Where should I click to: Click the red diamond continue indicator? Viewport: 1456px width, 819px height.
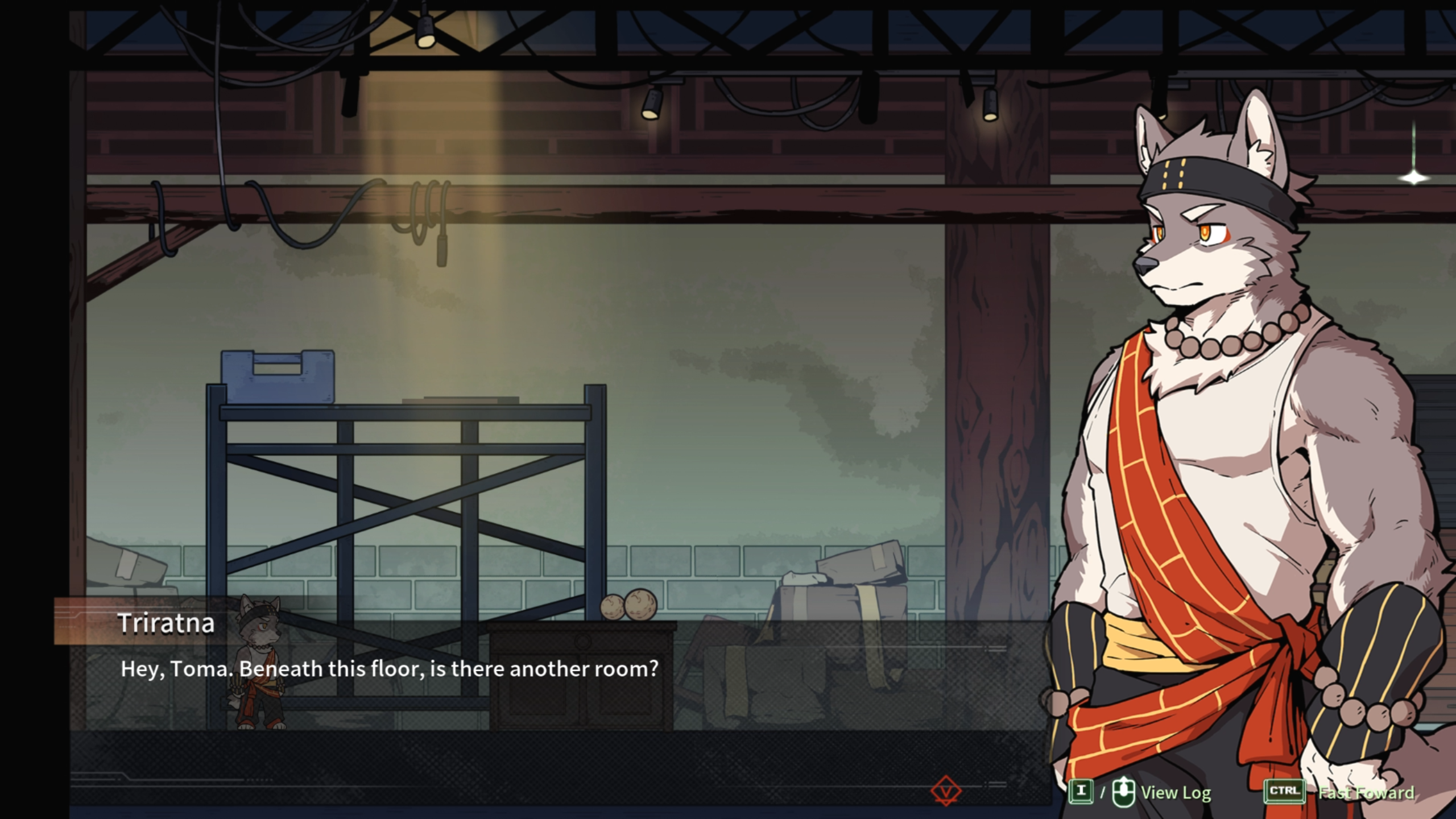pos(946,791)
